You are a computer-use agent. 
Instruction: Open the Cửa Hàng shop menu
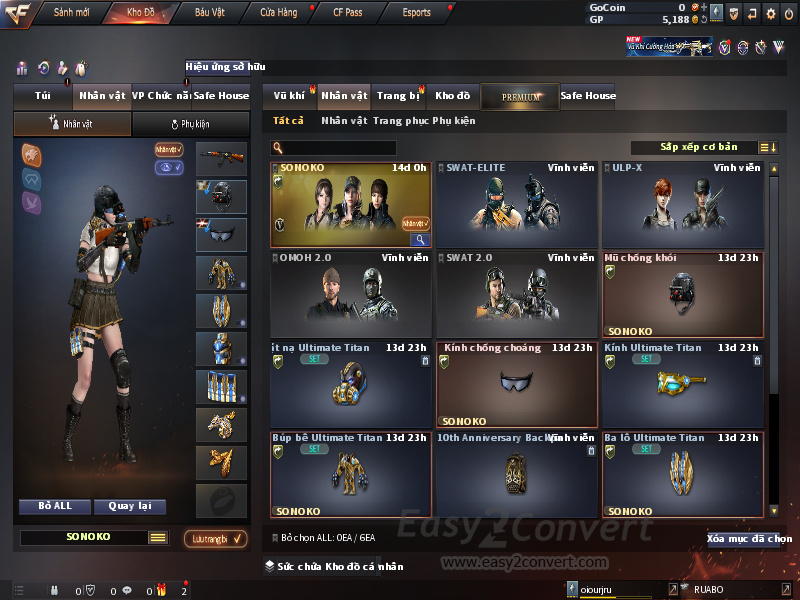[x=279, y=13]
